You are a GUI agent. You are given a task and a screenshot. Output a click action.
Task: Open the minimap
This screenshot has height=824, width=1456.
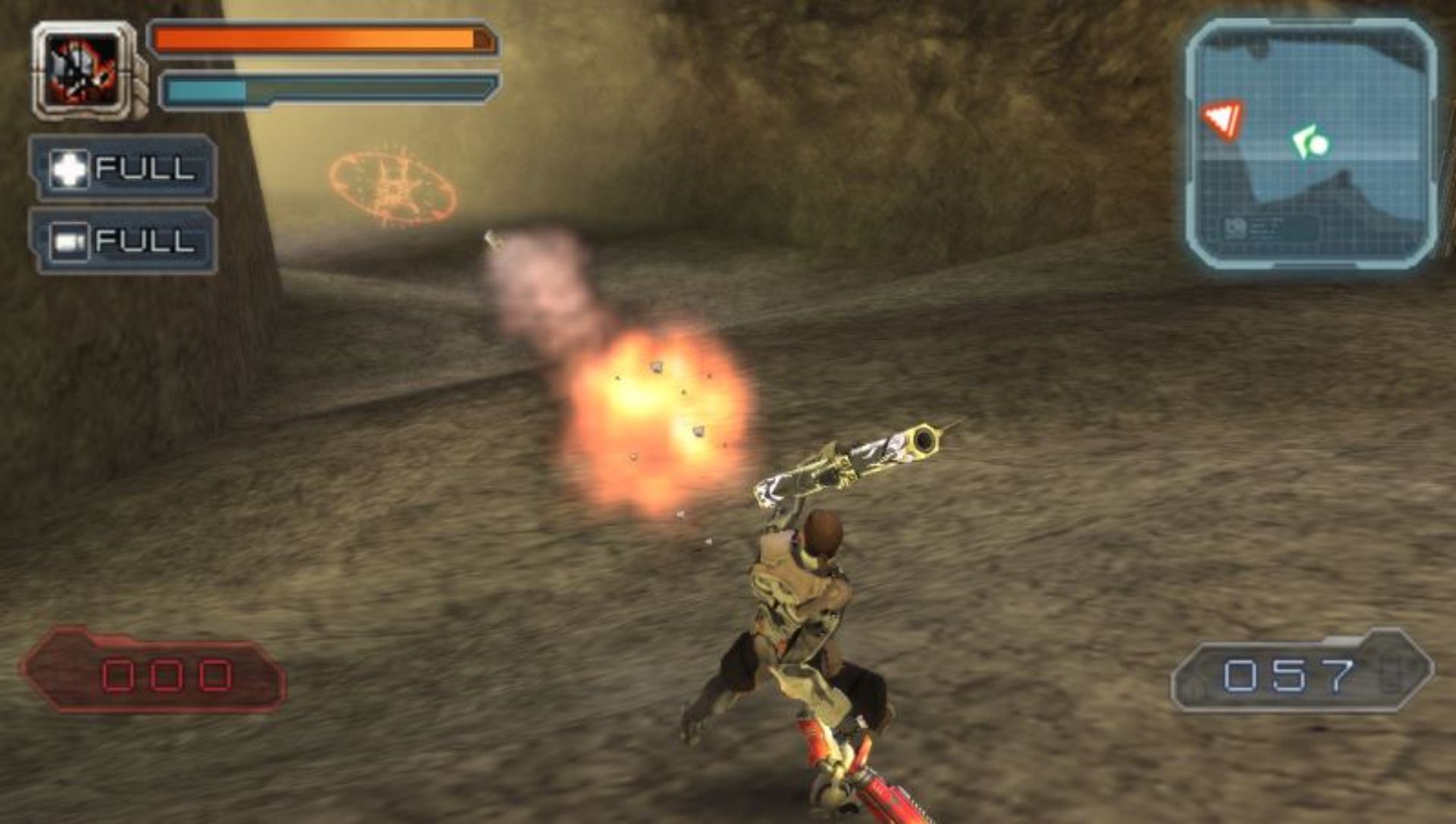[1311, 146]
